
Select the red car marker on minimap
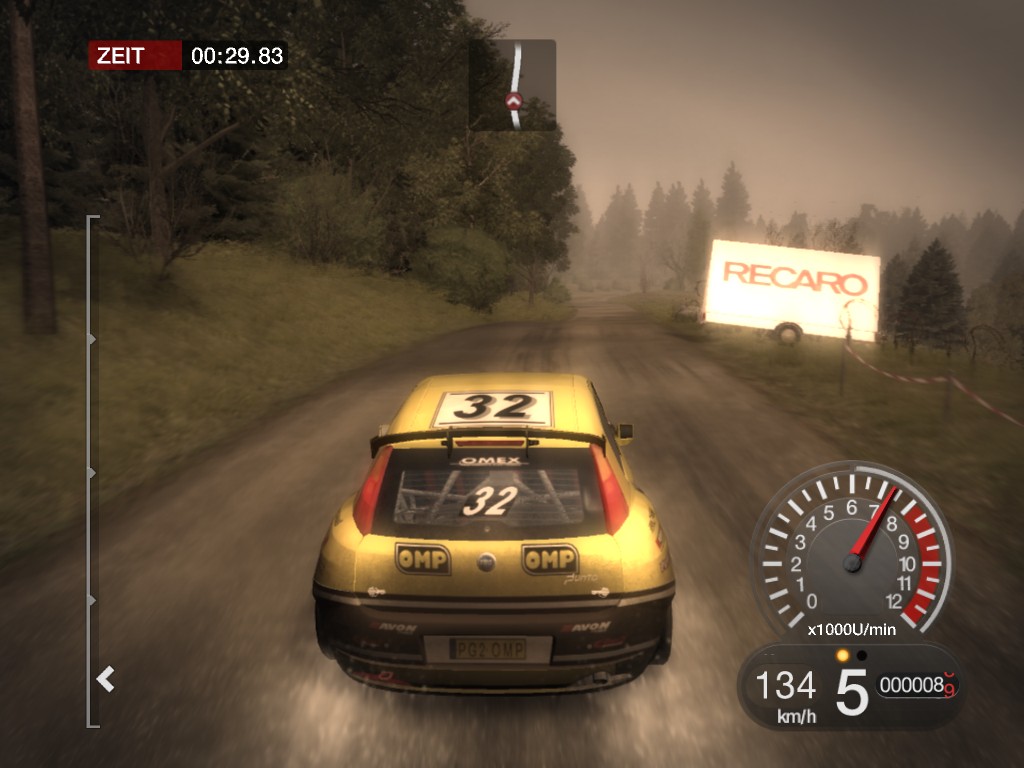tap(514, 100)
